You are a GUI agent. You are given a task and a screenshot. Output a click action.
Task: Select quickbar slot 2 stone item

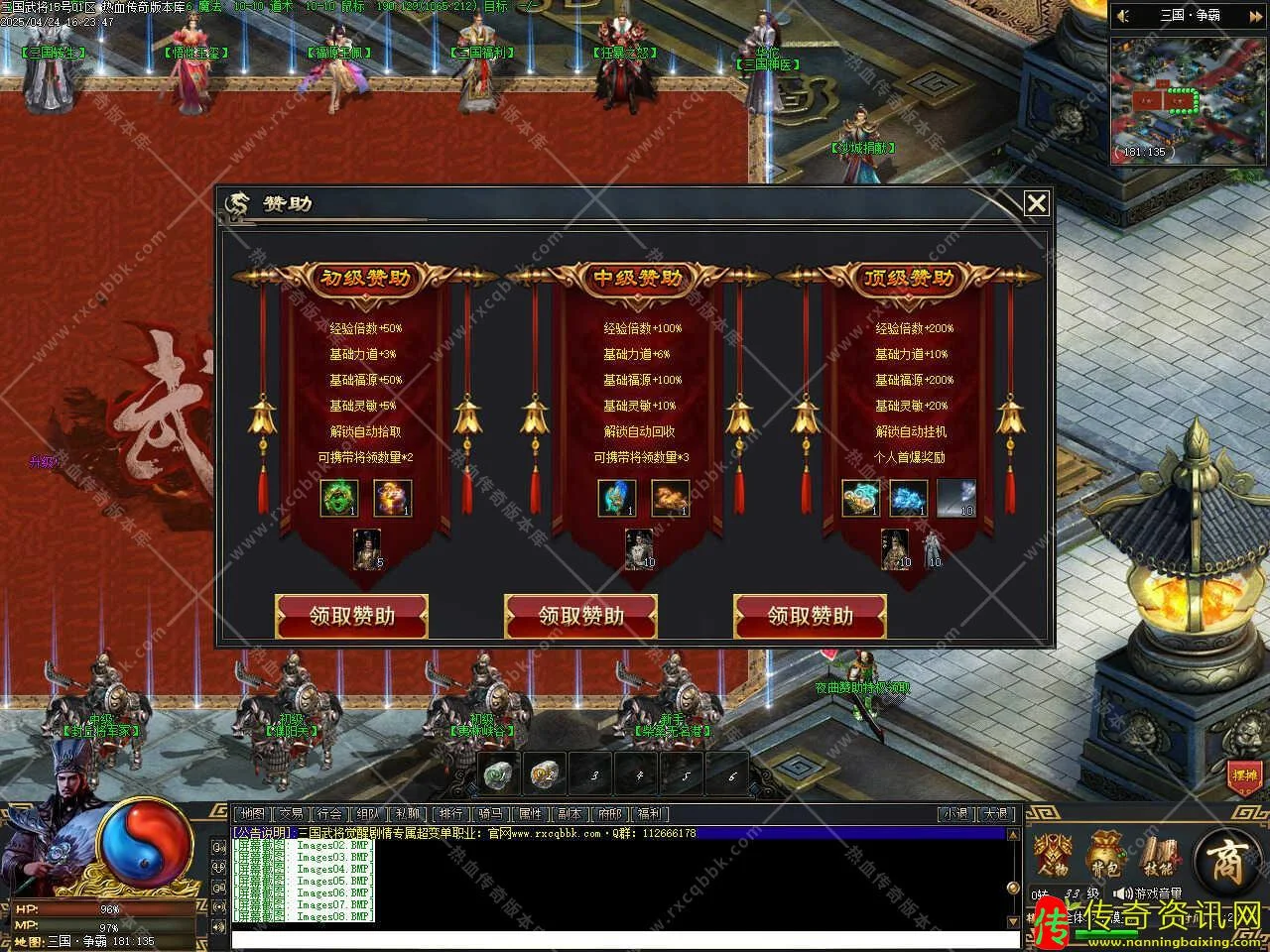coord(543,773)
